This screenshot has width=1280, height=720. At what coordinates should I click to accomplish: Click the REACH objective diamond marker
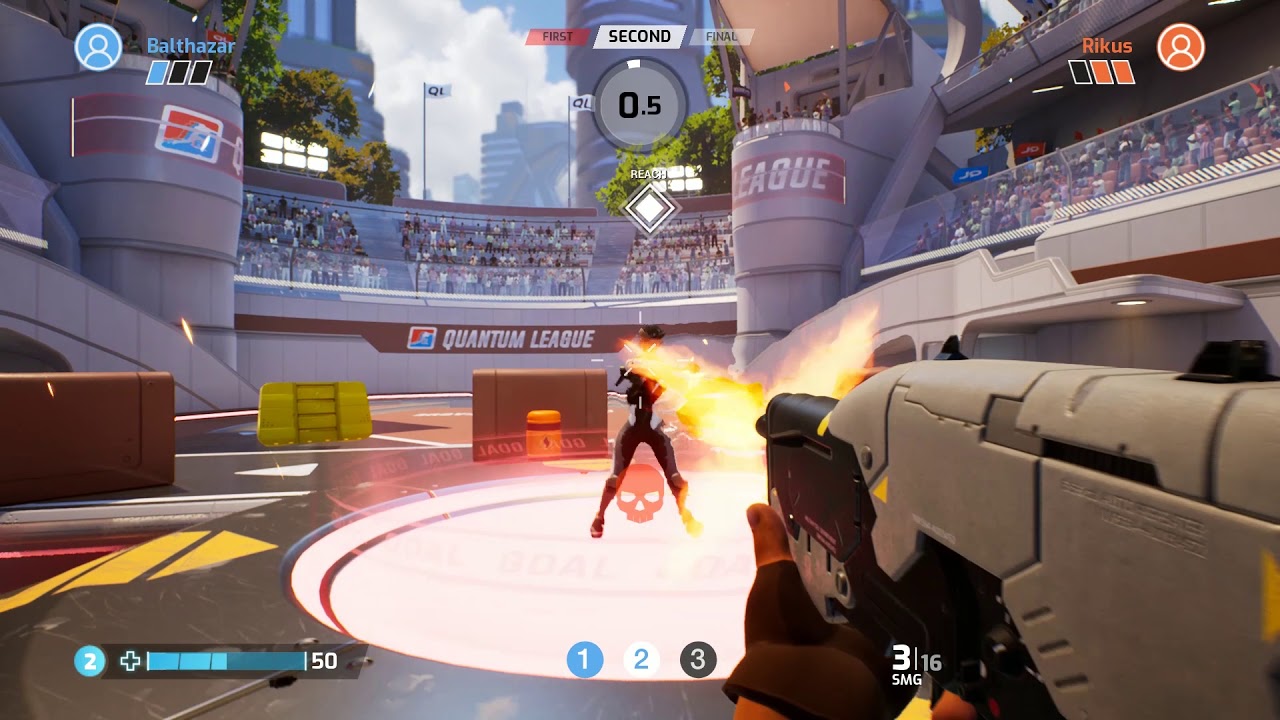point(650,208)
